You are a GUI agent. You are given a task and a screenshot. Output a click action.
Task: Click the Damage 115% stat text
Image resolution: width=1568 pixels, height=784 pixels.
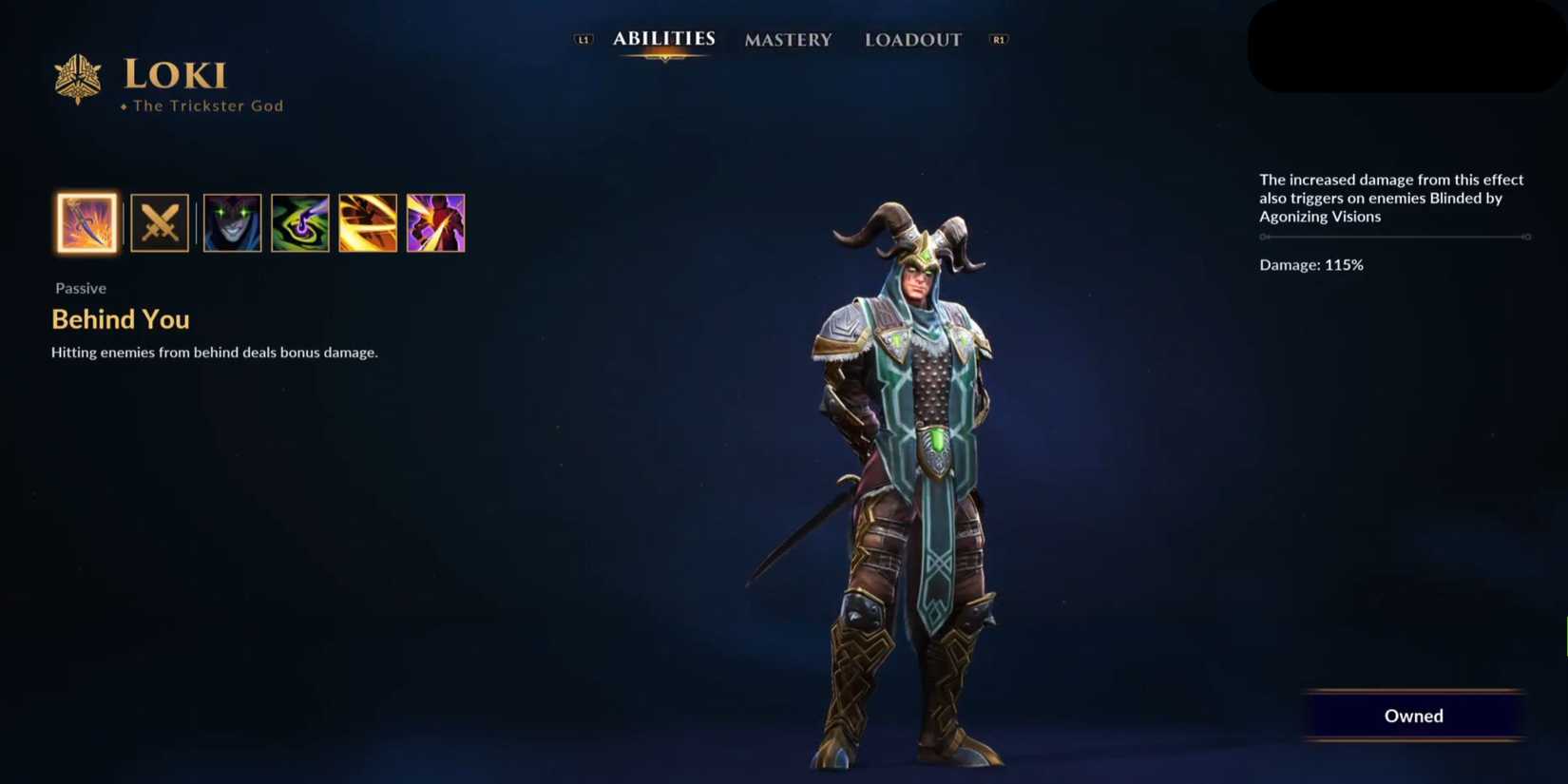1310,265
